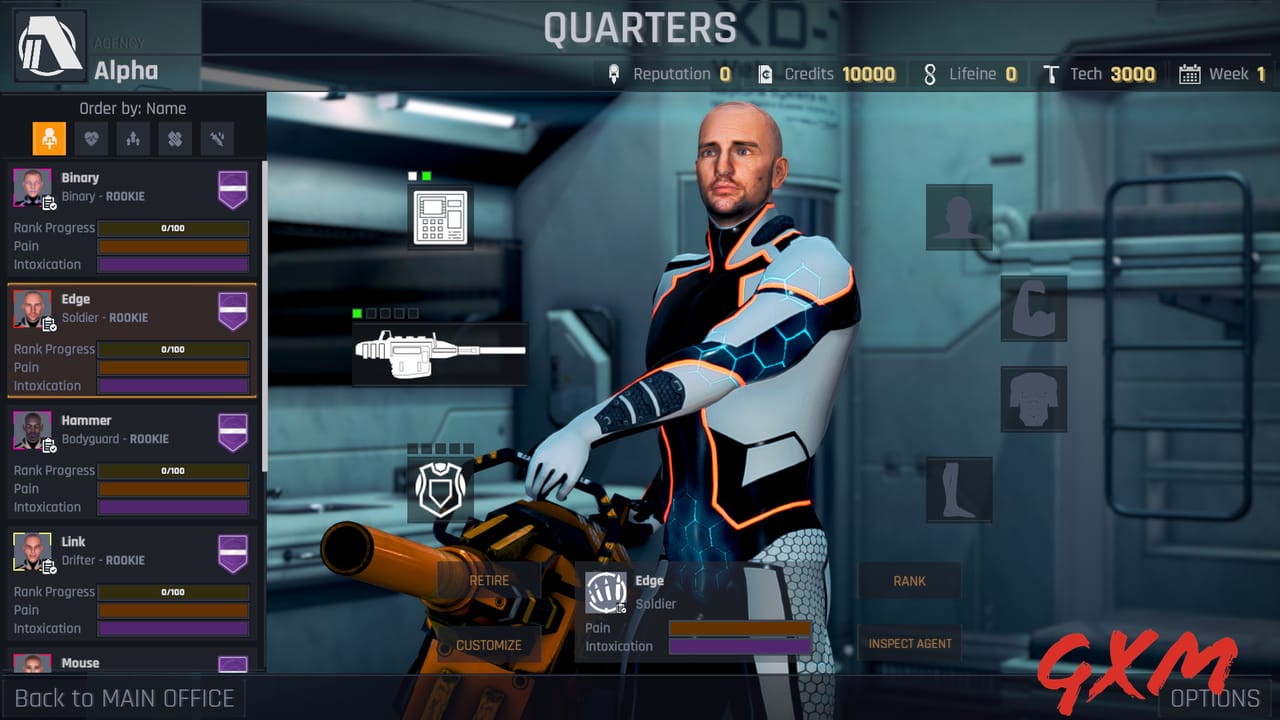Click the bandages sort icon
1280x720 pixels.
174,138
